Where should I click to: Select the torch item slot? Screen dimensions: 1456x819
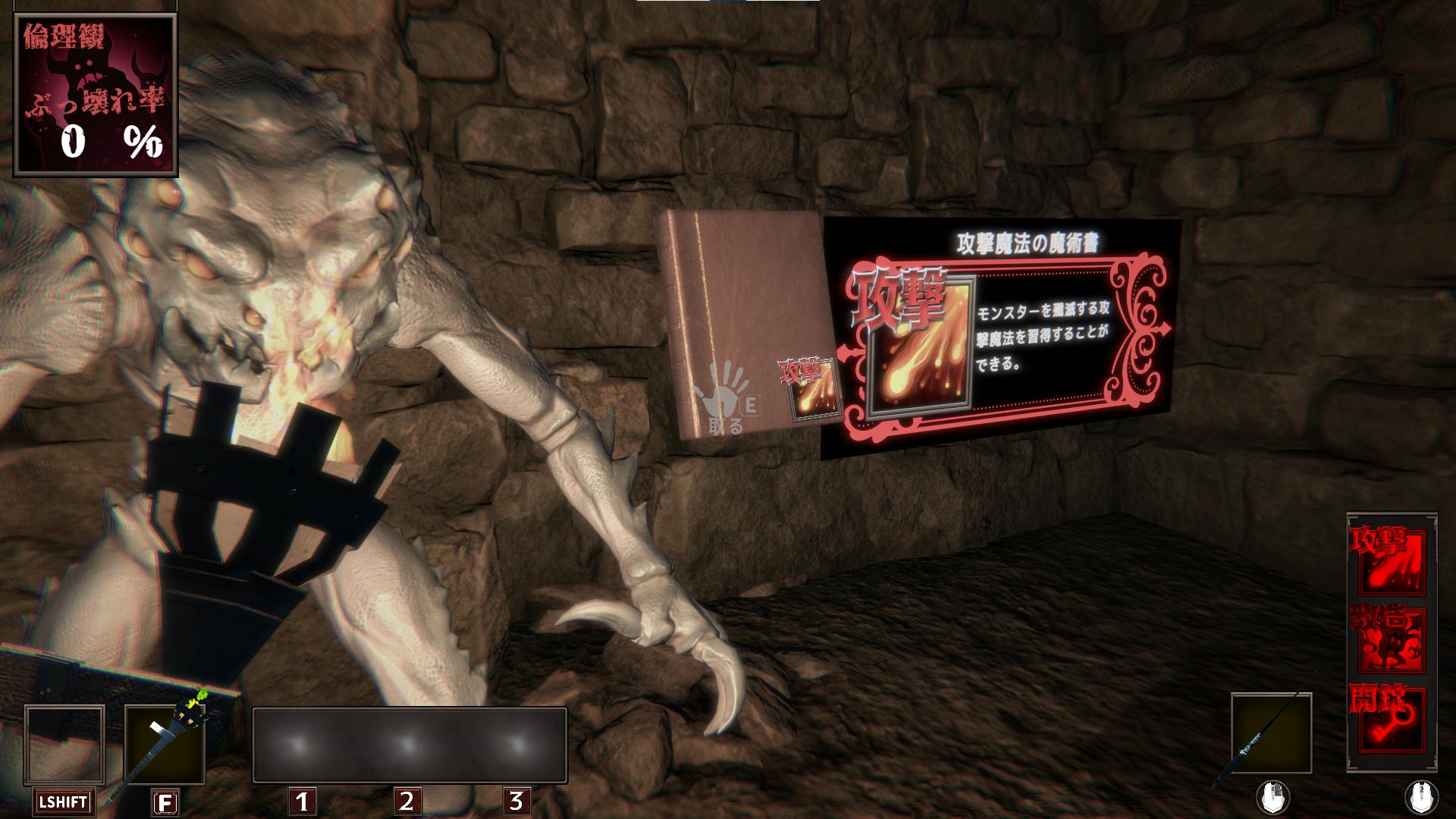click(165, 746)
